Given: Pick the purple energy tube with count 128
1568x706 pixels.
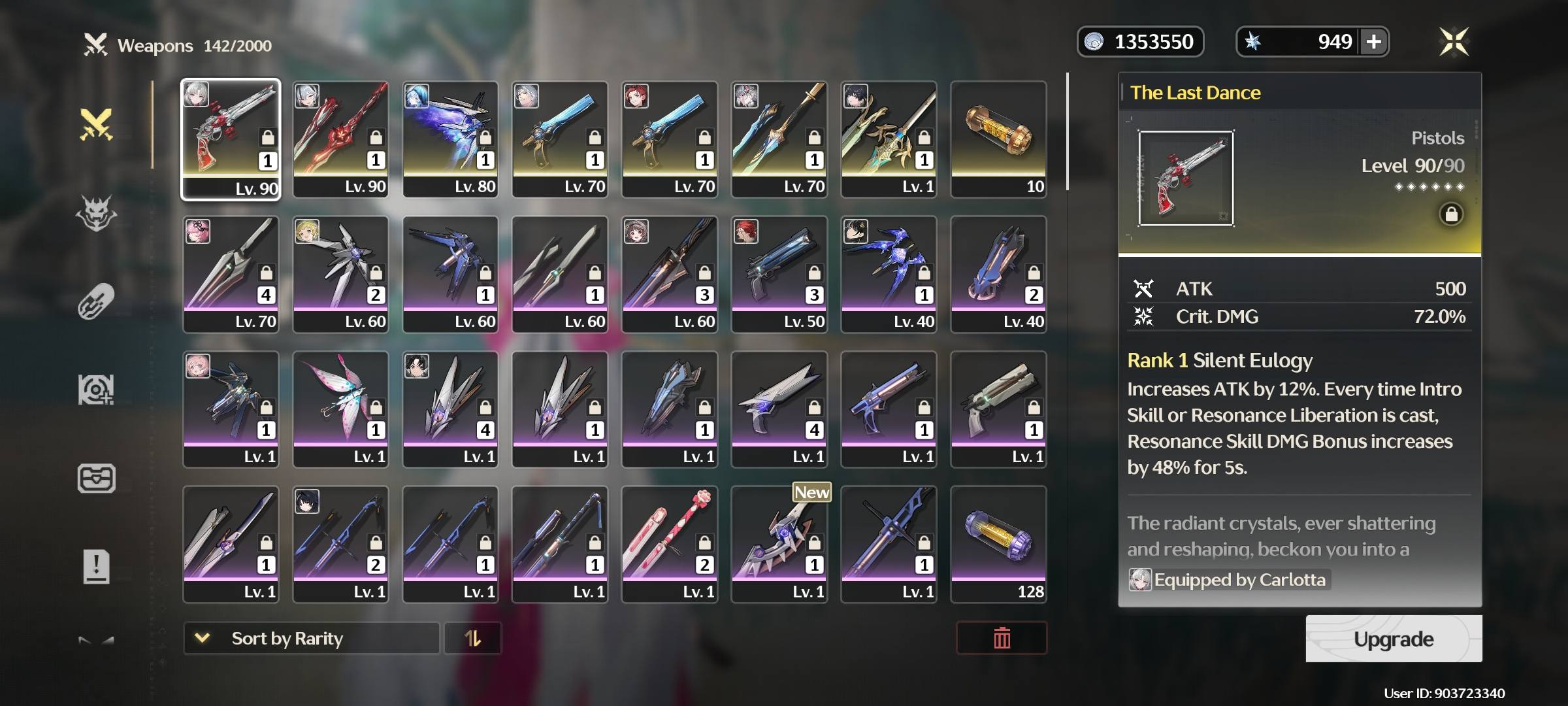Looking at the screenshot, I should pos(998,544).
